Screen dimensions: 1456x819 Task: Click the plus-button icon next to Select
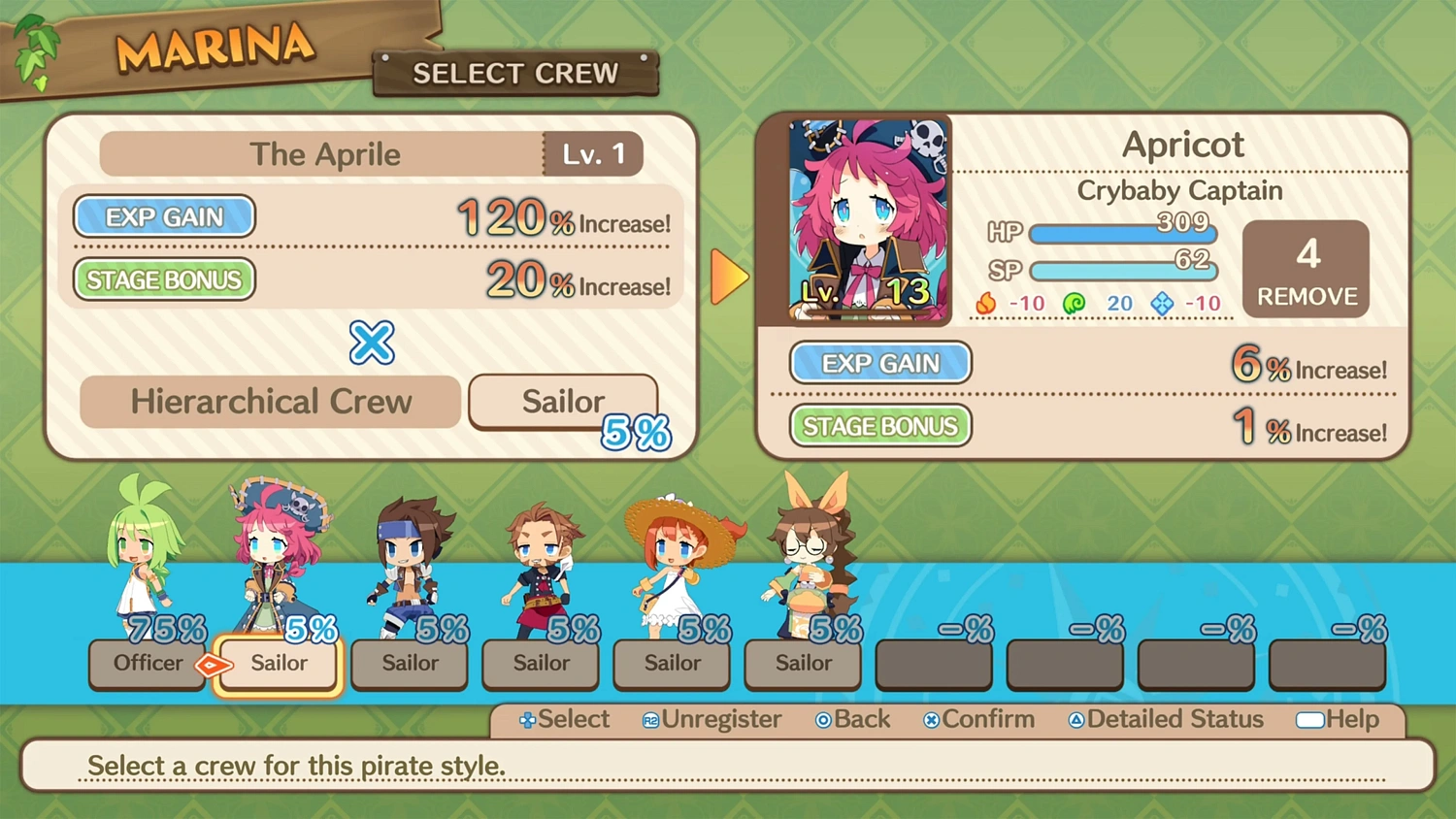[525, 720]
